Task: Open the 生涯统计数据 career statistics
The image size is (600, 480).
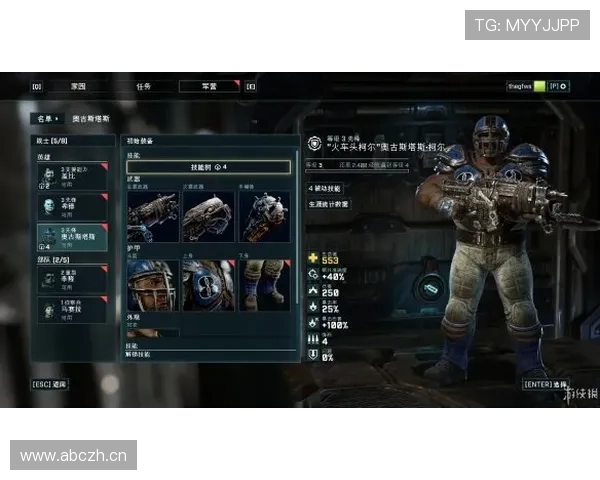Action: pyautogui.click(x=329, y=204)
